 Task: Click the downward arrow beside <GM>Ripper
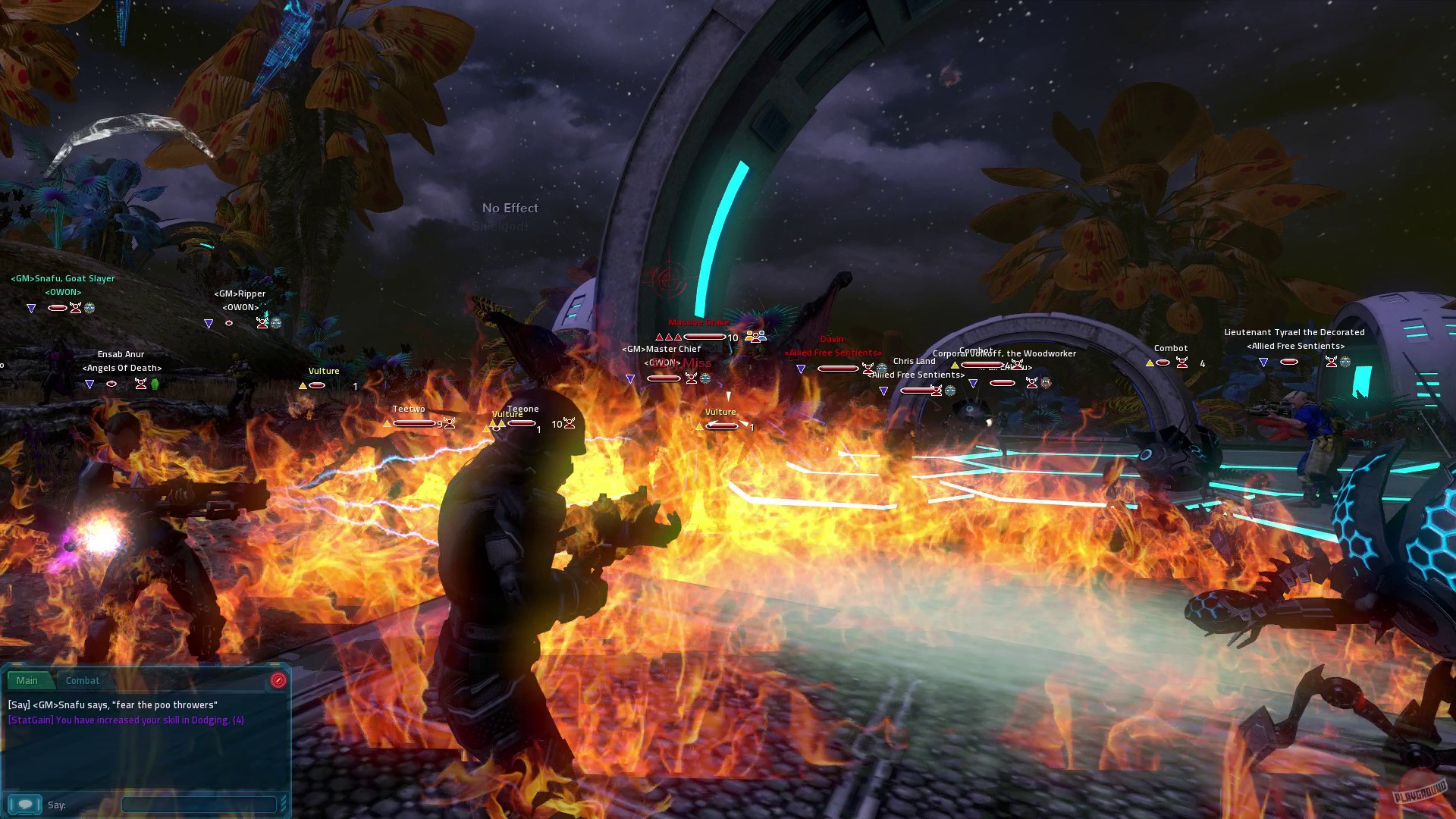point(209,323)
